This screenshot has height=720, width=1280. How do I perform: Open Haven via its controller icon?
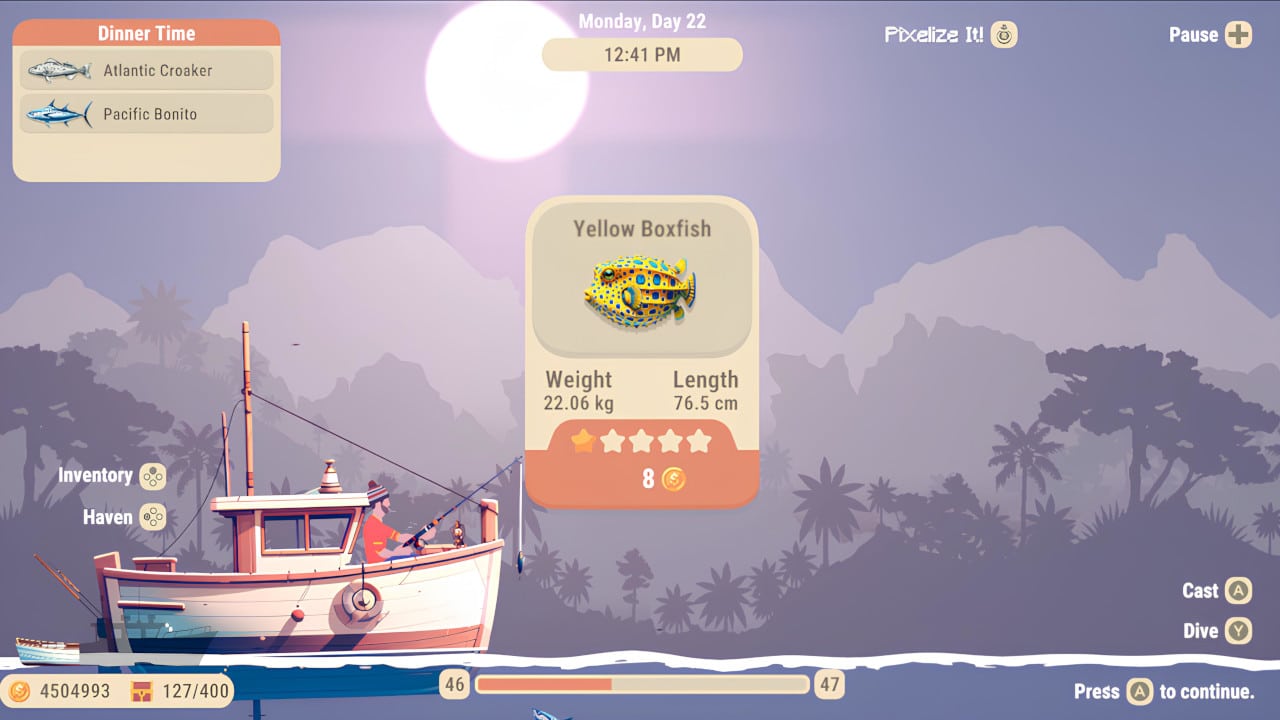point(153,518)
